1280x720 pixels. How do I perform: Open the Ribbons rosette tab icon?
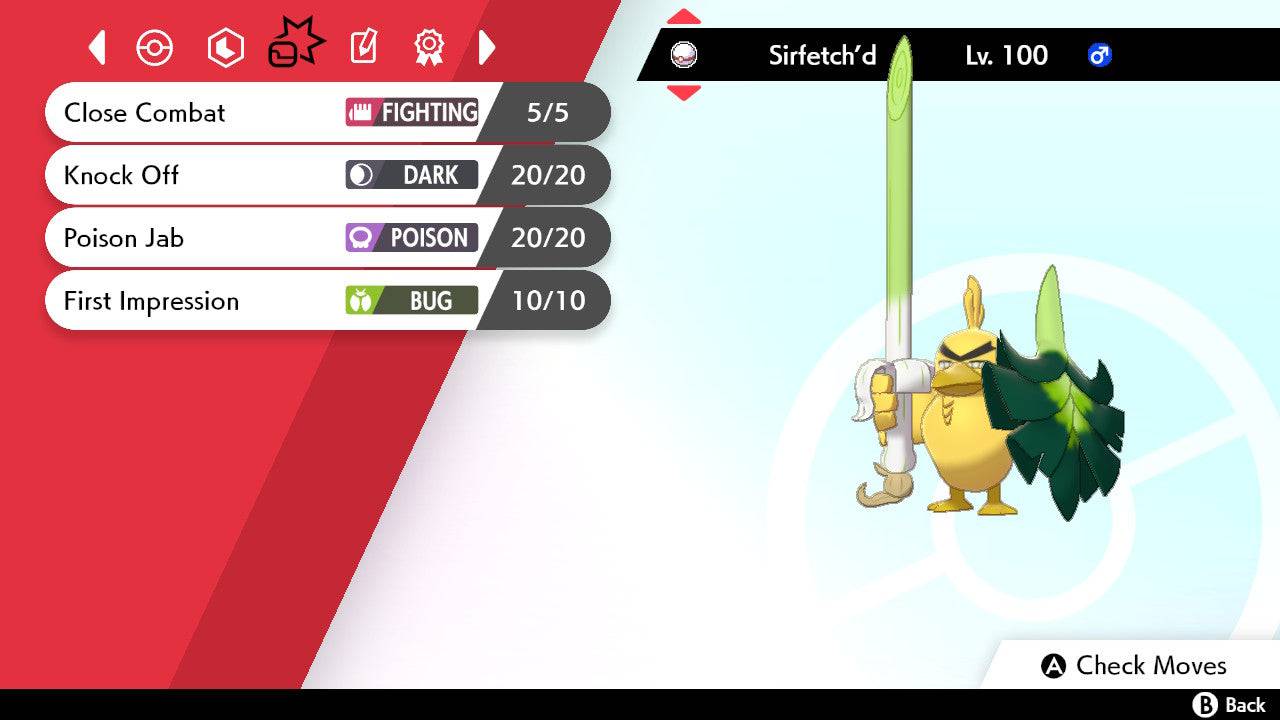[429, 46]
